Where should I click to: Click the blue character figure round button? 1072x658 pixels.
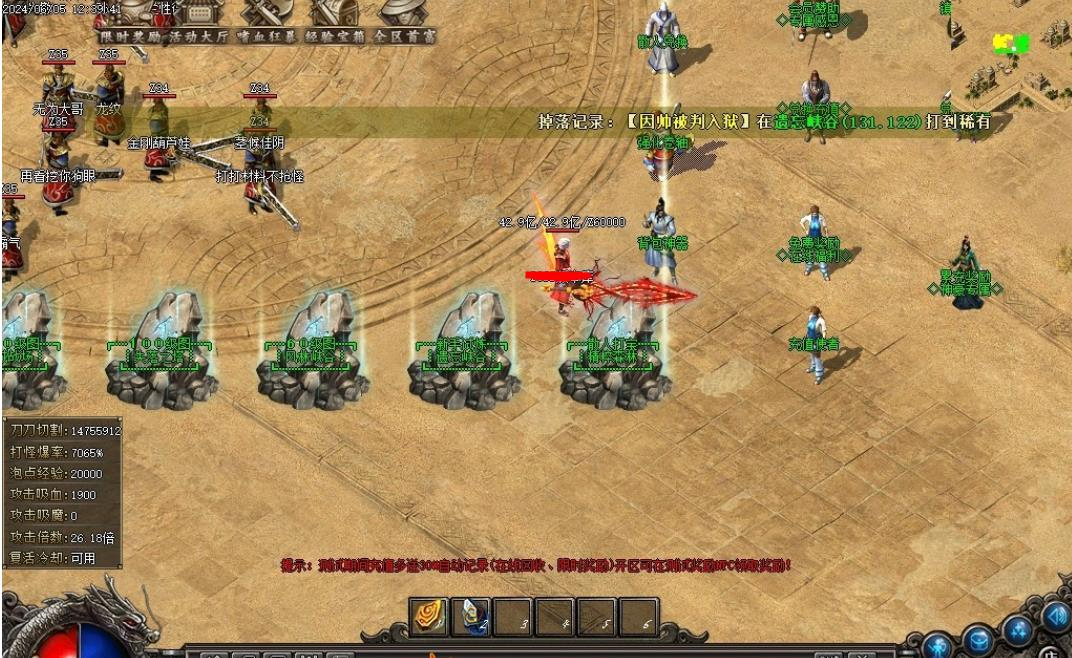[x=936, y=645]
